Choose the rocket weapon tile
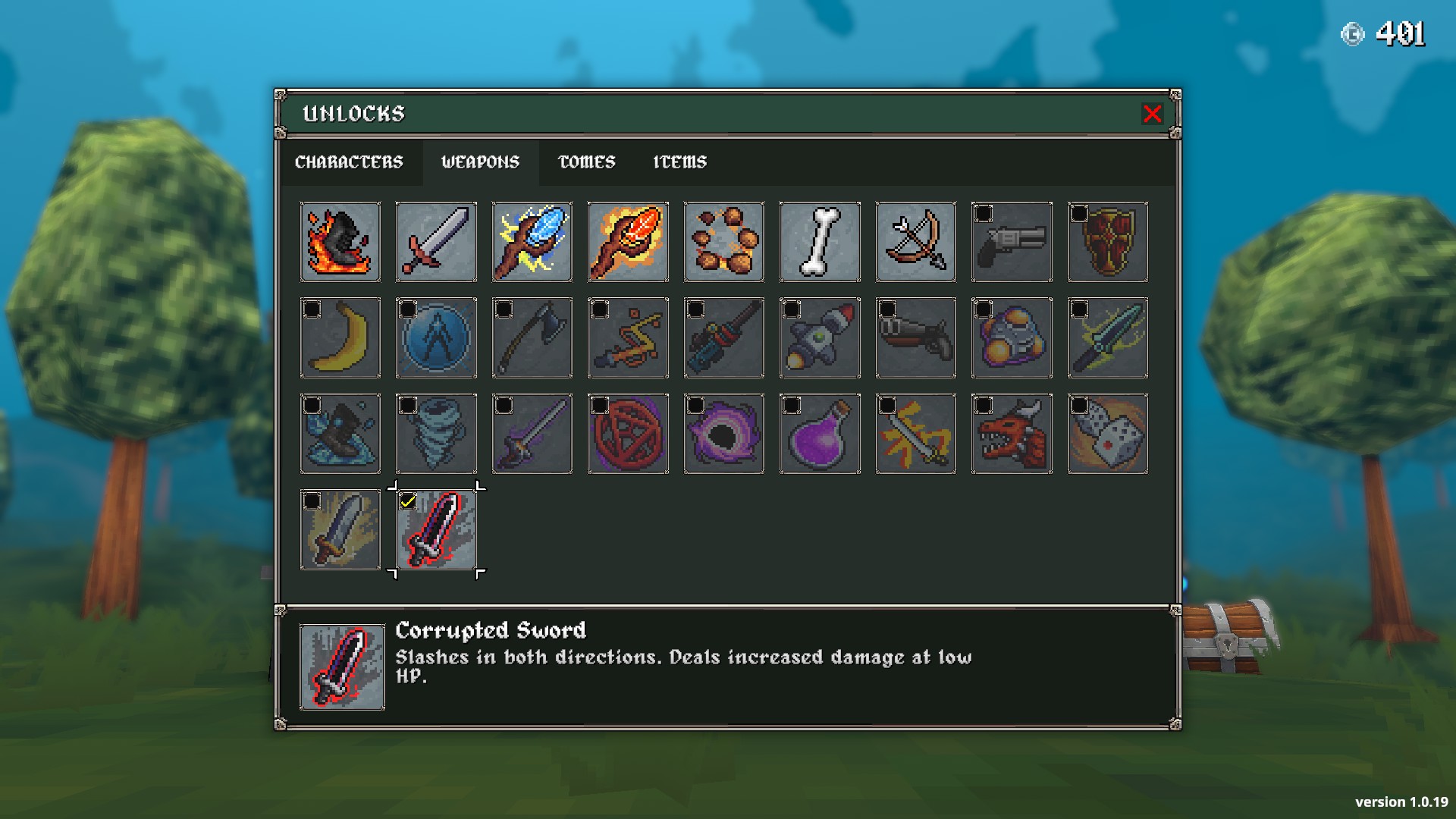The height and width of the screenshot is (819, 1456). [820, 338]
